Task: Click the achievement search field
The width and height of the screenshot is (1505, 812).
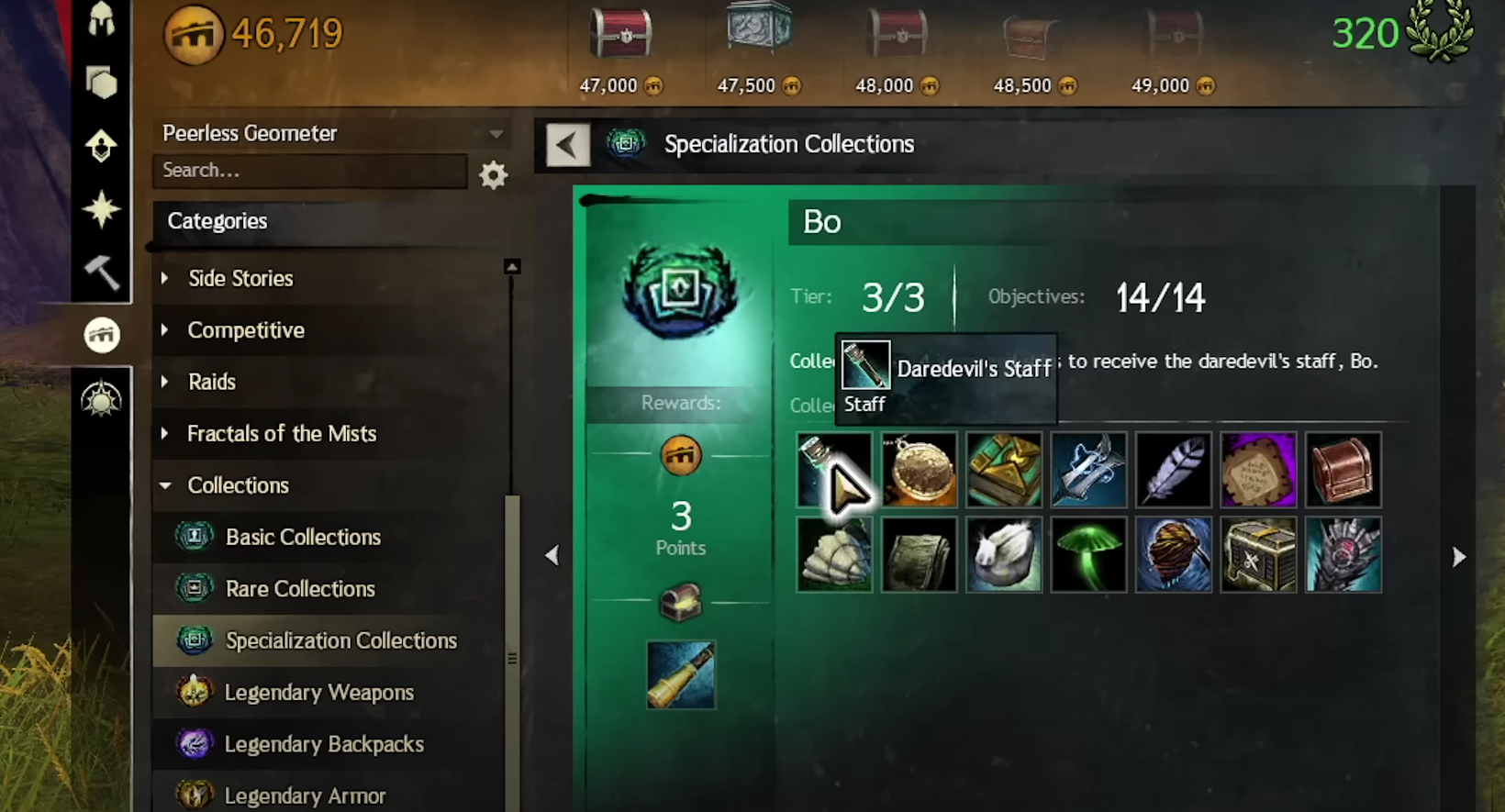Action: (x=310, y=171)
